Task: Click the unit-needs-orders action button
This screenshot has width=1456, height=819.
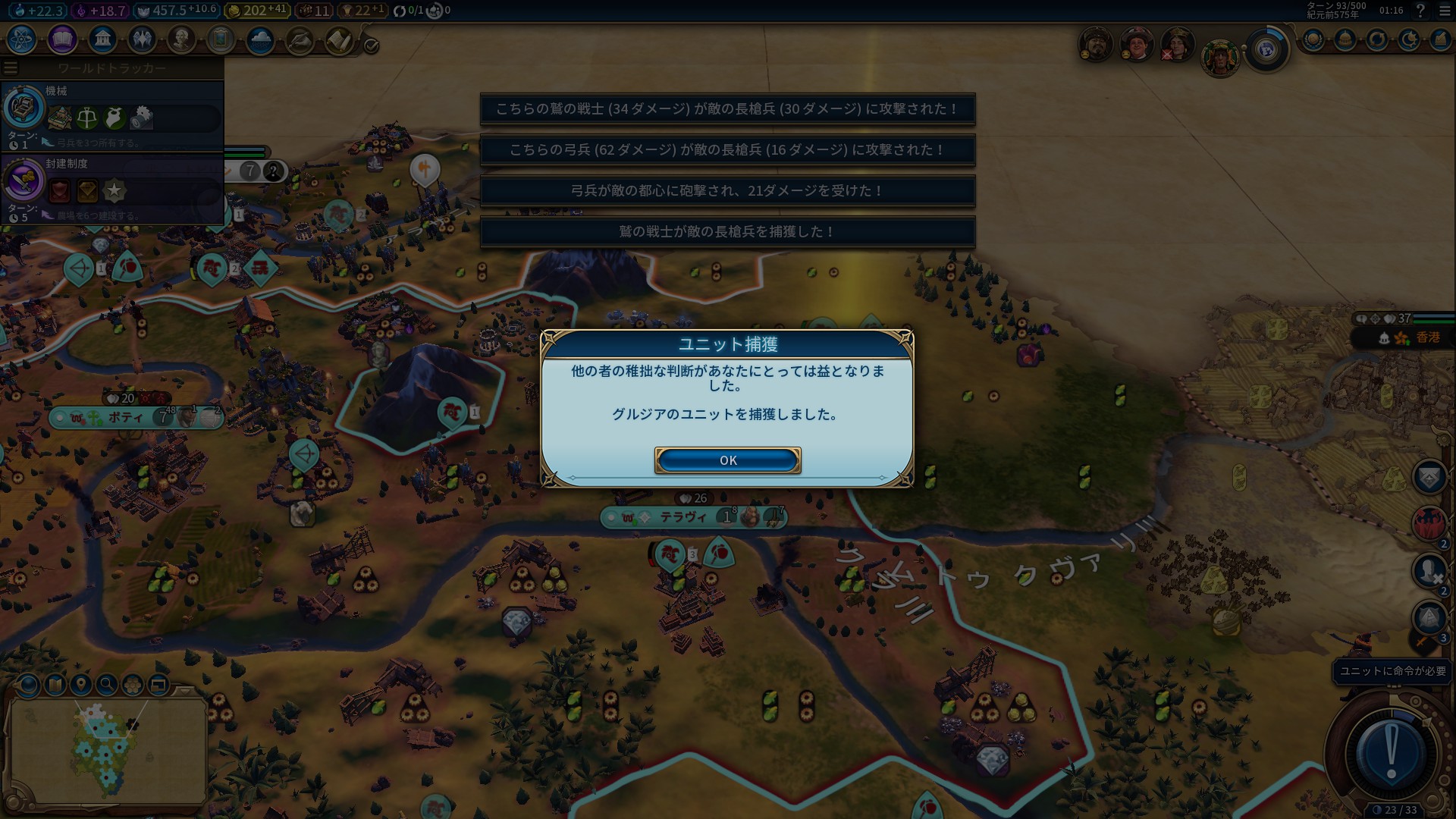Action: (1391, 752)
